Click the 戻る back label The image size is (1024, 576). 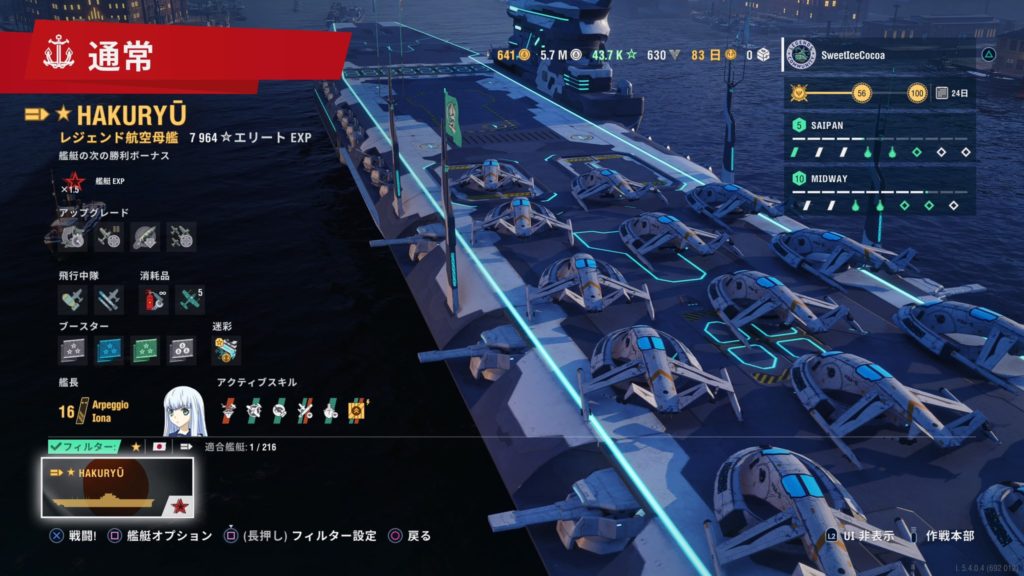(419, 536)
